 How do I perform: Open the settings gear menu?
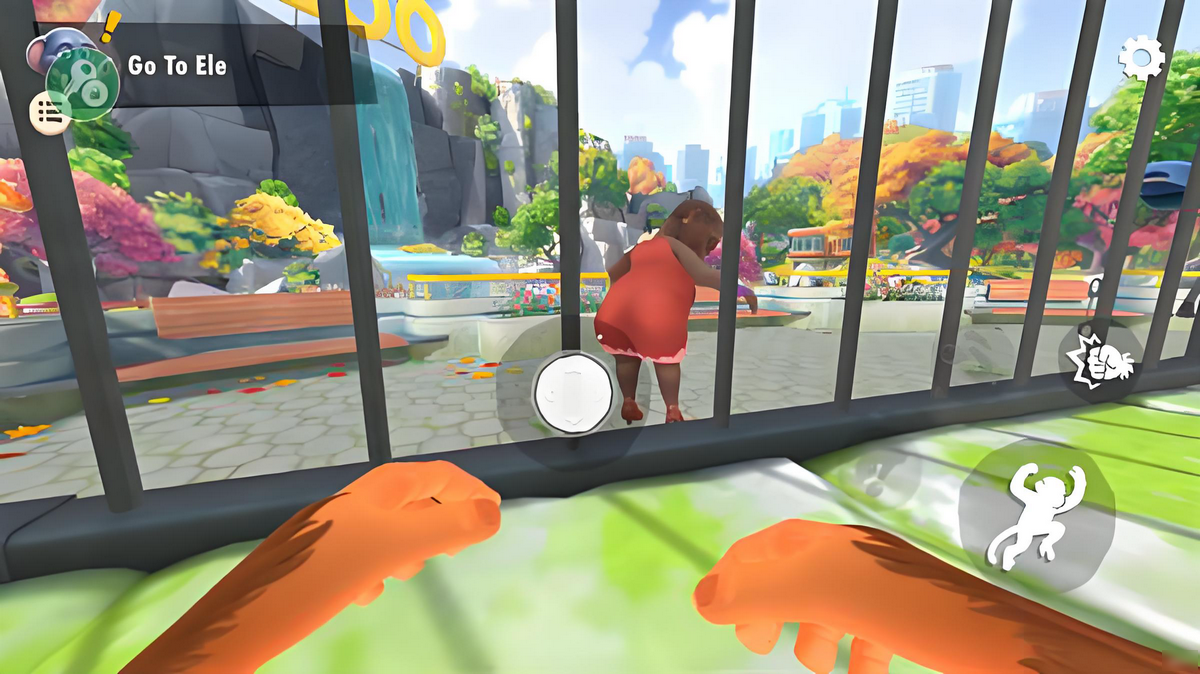click(1141, 58)
